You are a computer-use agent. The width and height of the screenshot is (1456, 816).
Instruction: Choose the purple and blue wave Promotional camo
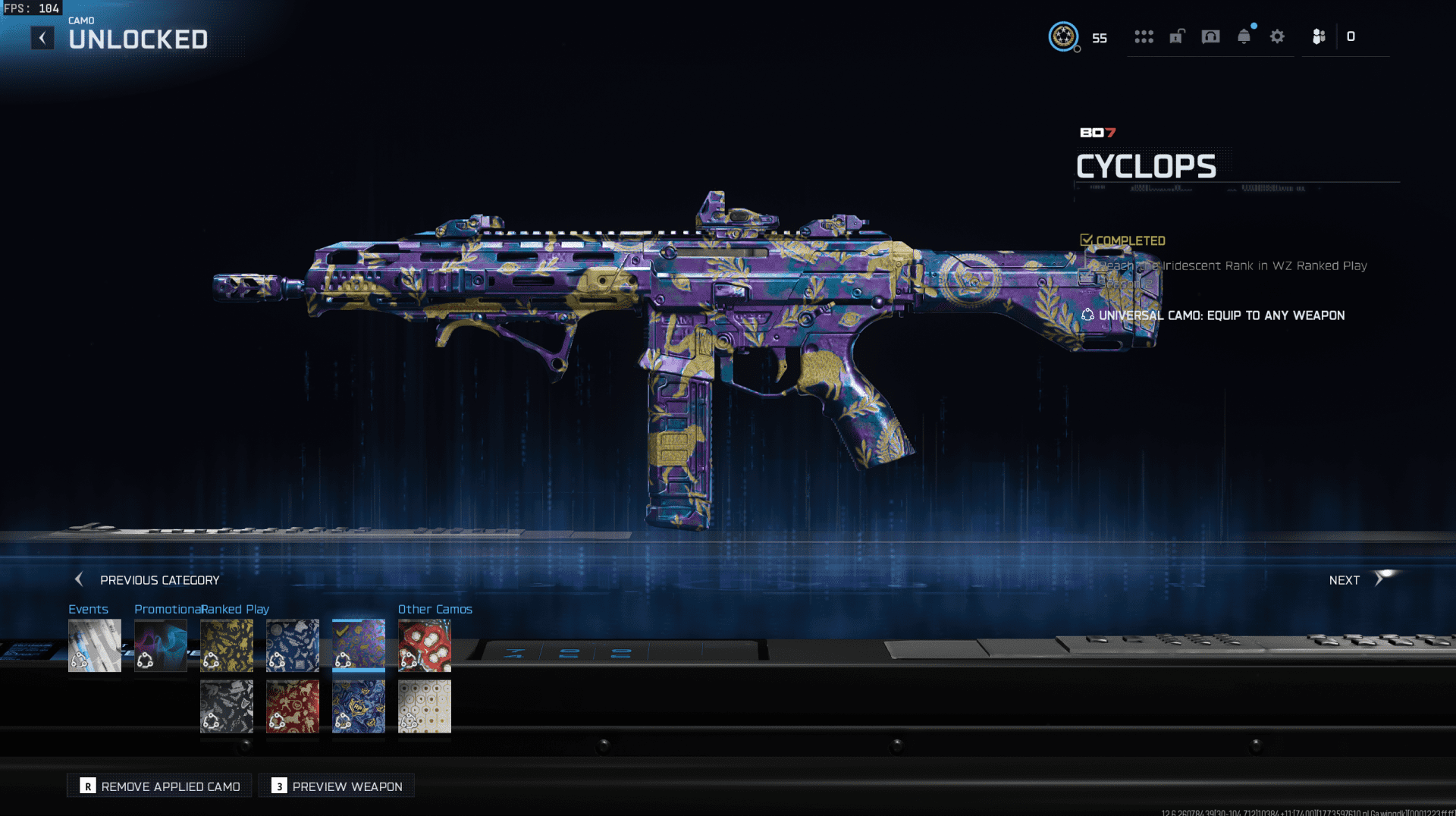coord(161,645)
